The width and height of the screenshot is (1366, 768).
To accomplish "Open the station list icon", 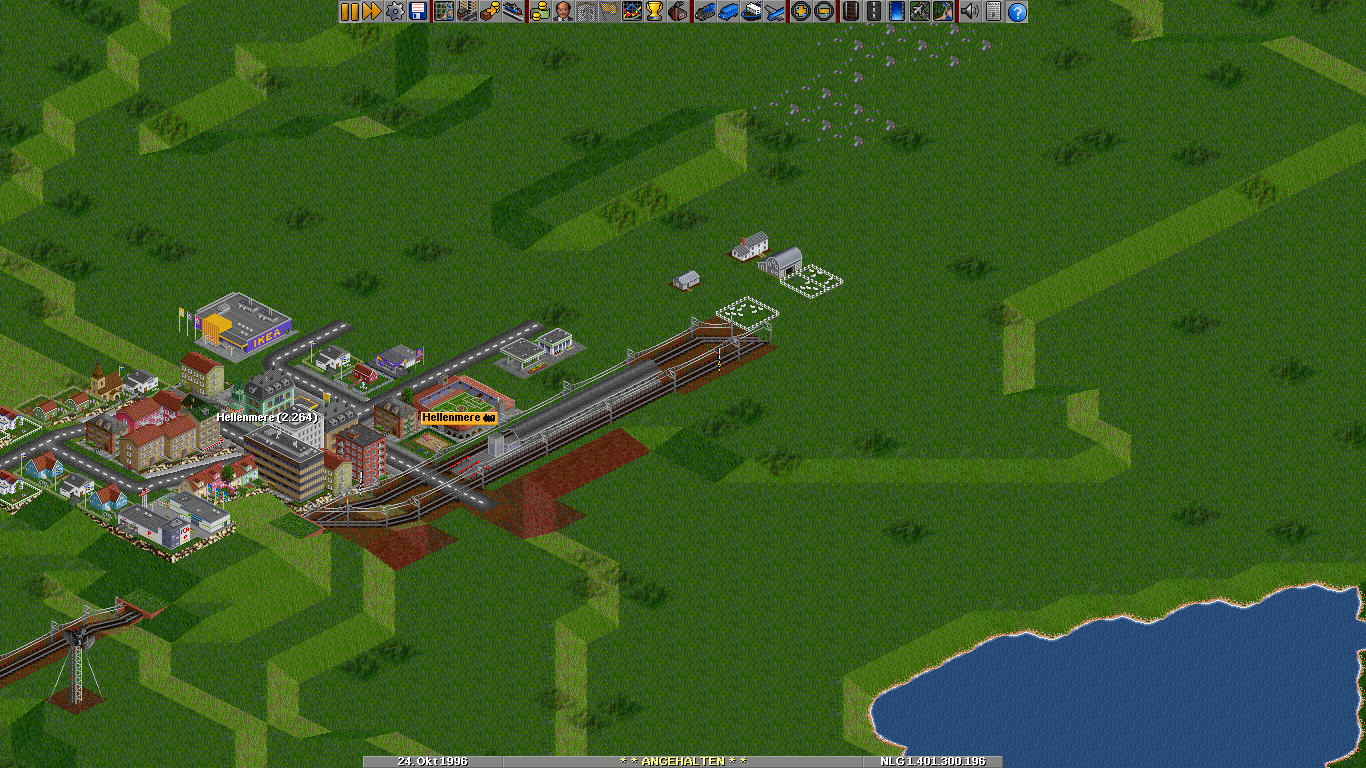I will pos(512,12).
